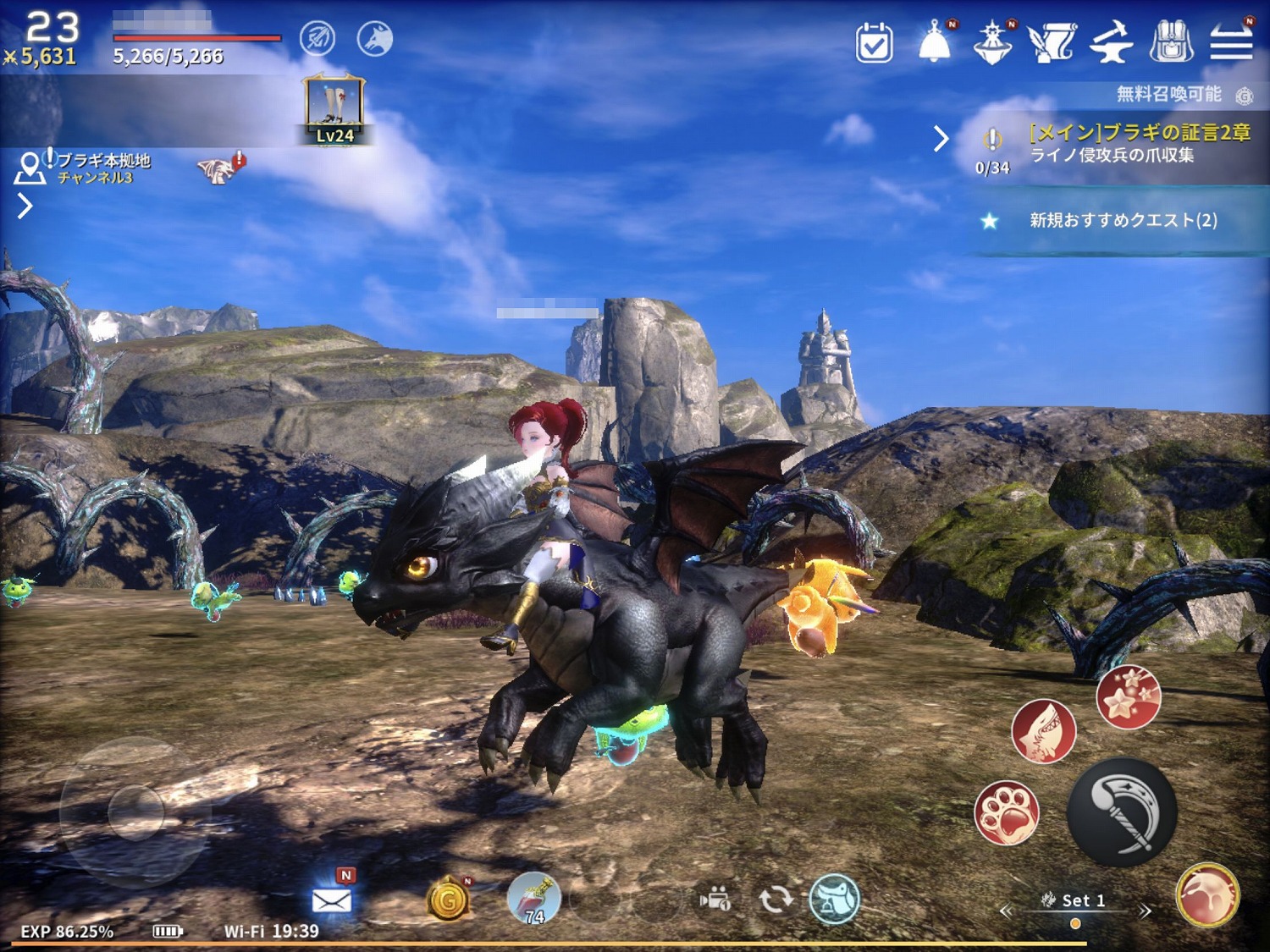The height and width of the screenshot is (952, 1270).
Task: Open the anvil and hammer forge
Action: [x=1111, y=42]
